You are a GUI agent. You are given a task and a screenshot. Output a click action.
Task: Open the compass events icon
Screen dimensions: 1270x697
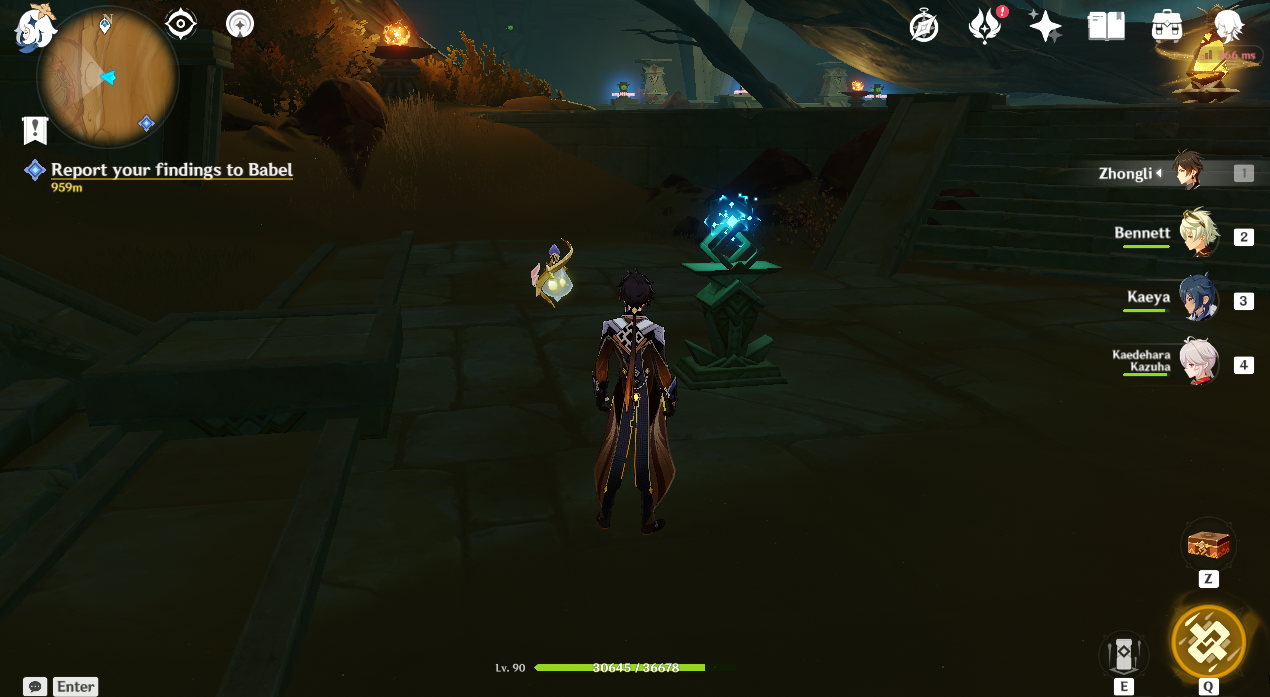[x=924, y=26]
